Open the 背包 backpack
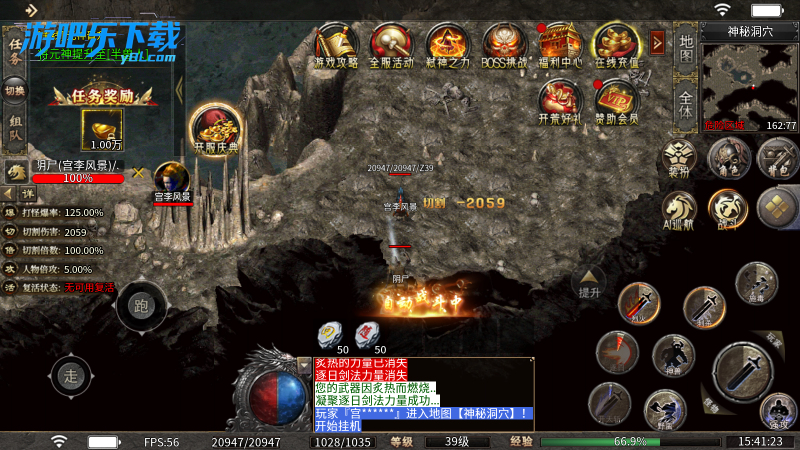Image resolution: width=800 pixels, height=450 pixels. coord(776,158)
